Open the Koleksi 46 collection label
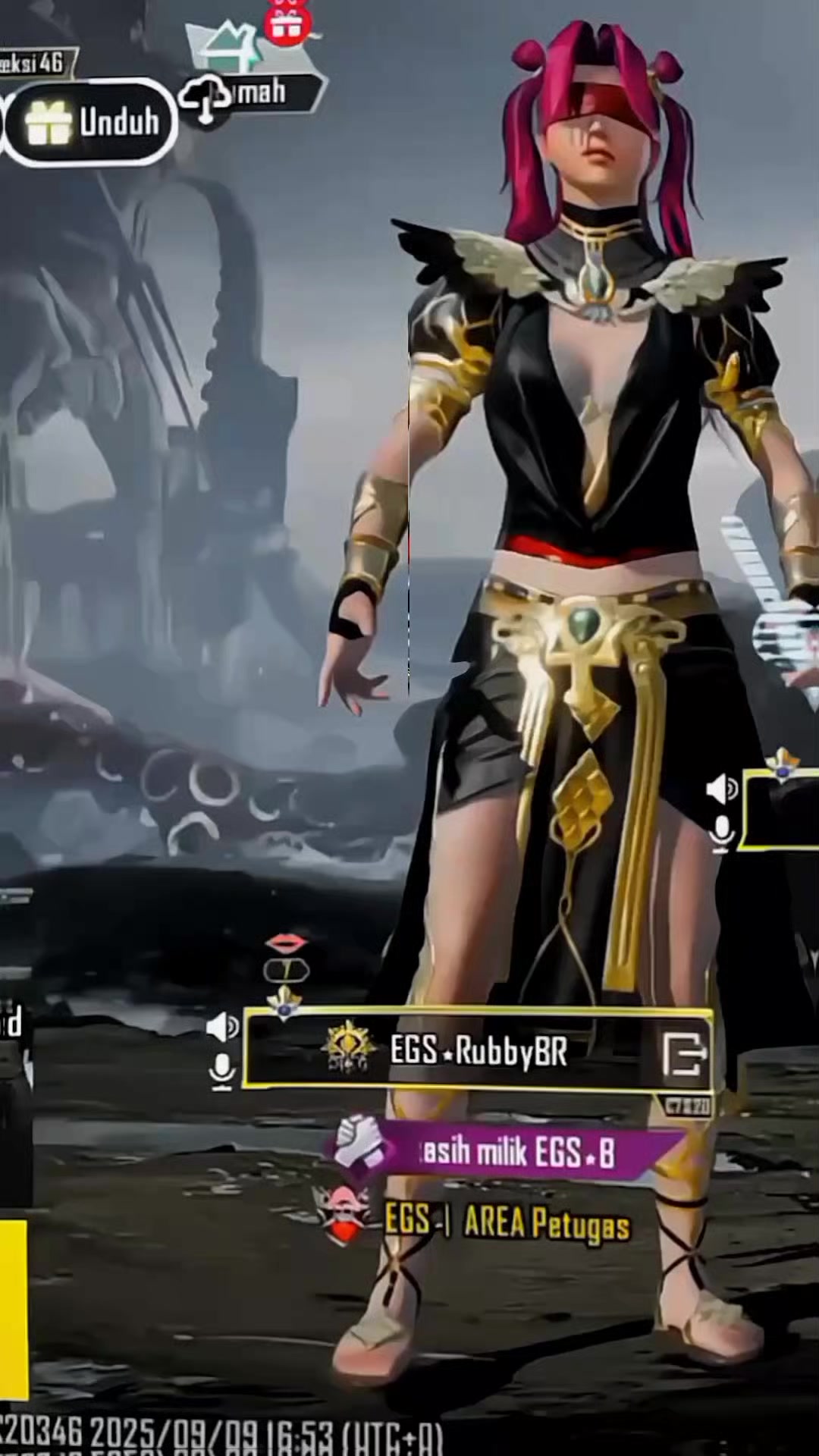The height and width of the screenshot is (1456, 819). coord(34,63)
